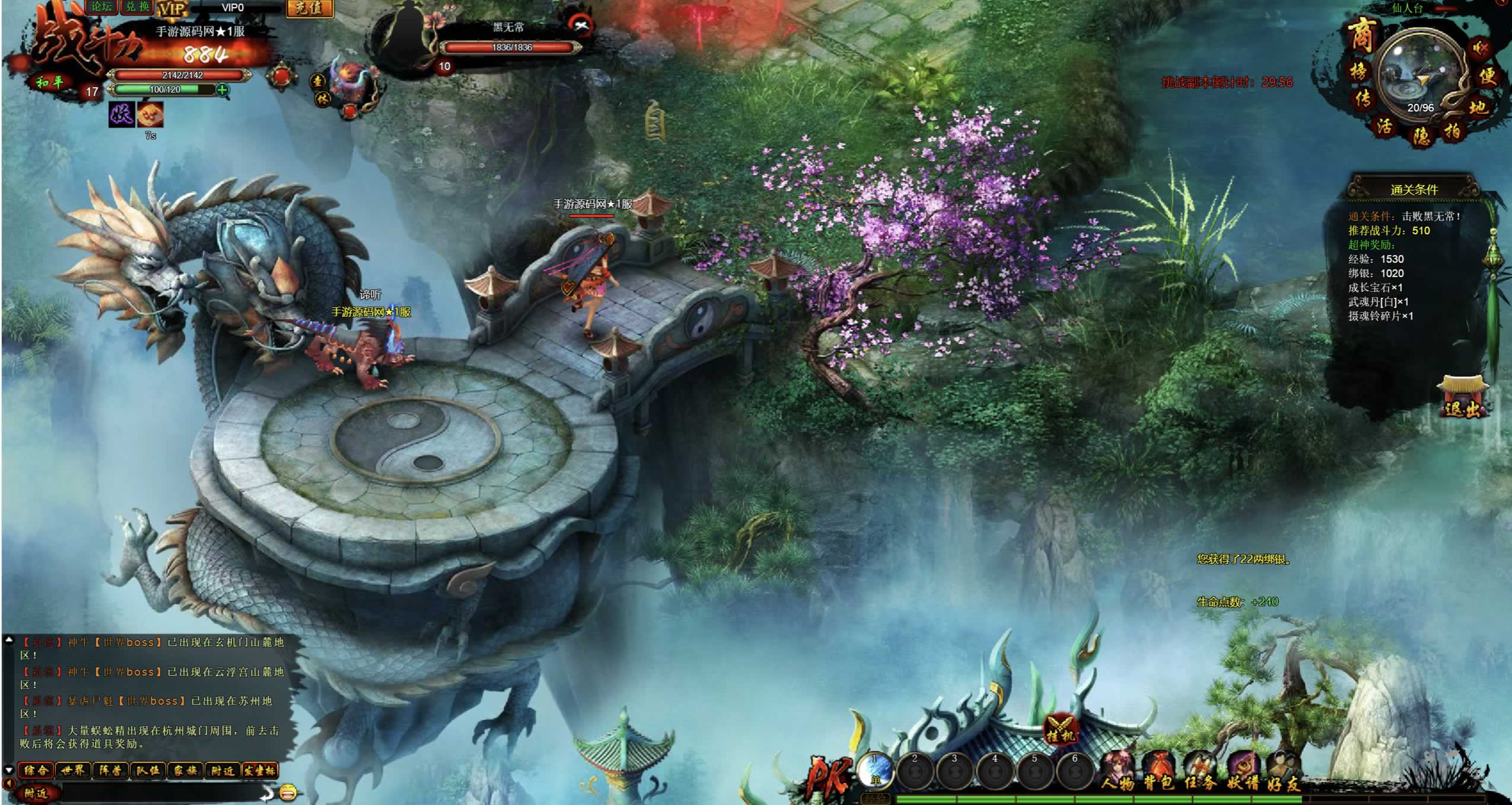The image size is (1512, 805).
Task: Toggle the 挂机 auto-battle button
Action: (x=1060, y=728)
